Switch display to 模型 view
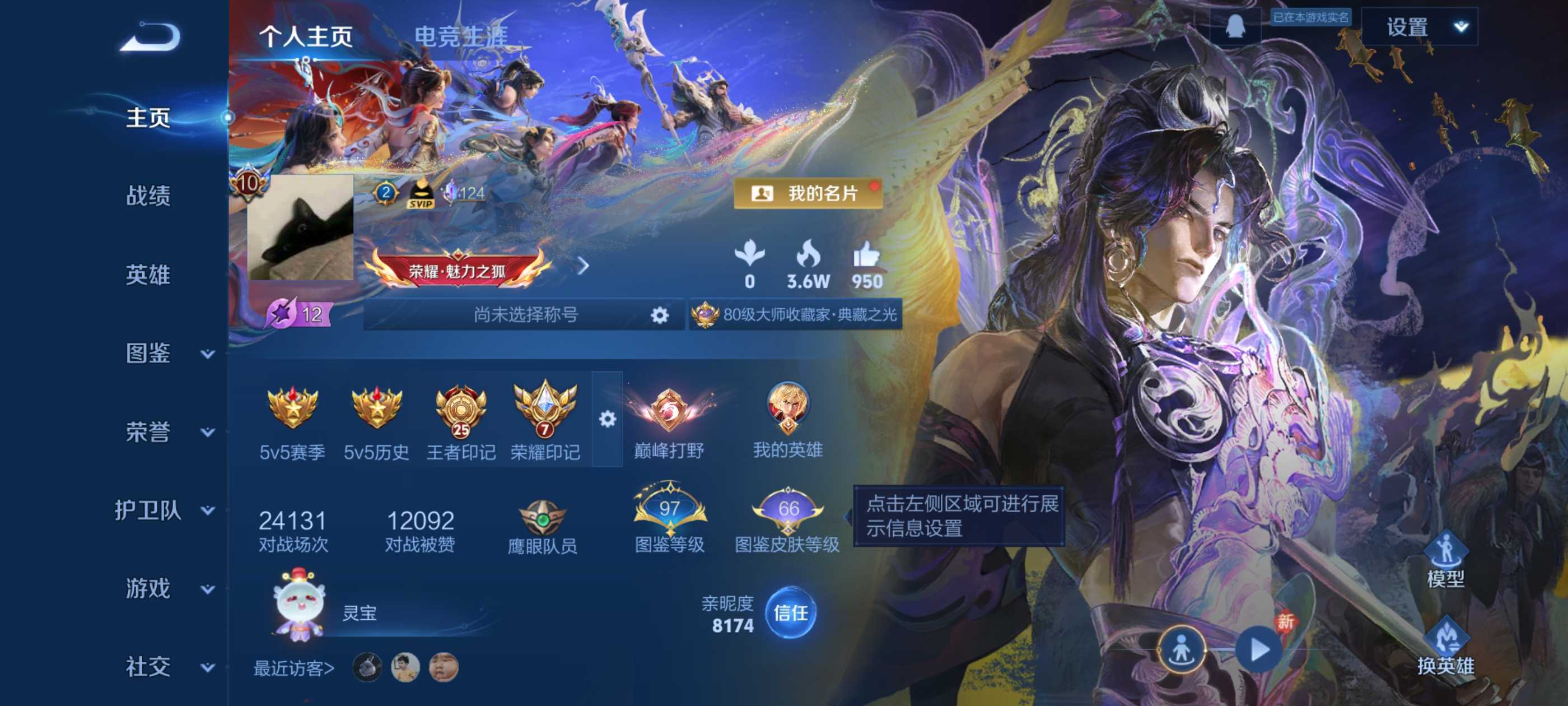1568x706 pixels. coord(1445,559)
